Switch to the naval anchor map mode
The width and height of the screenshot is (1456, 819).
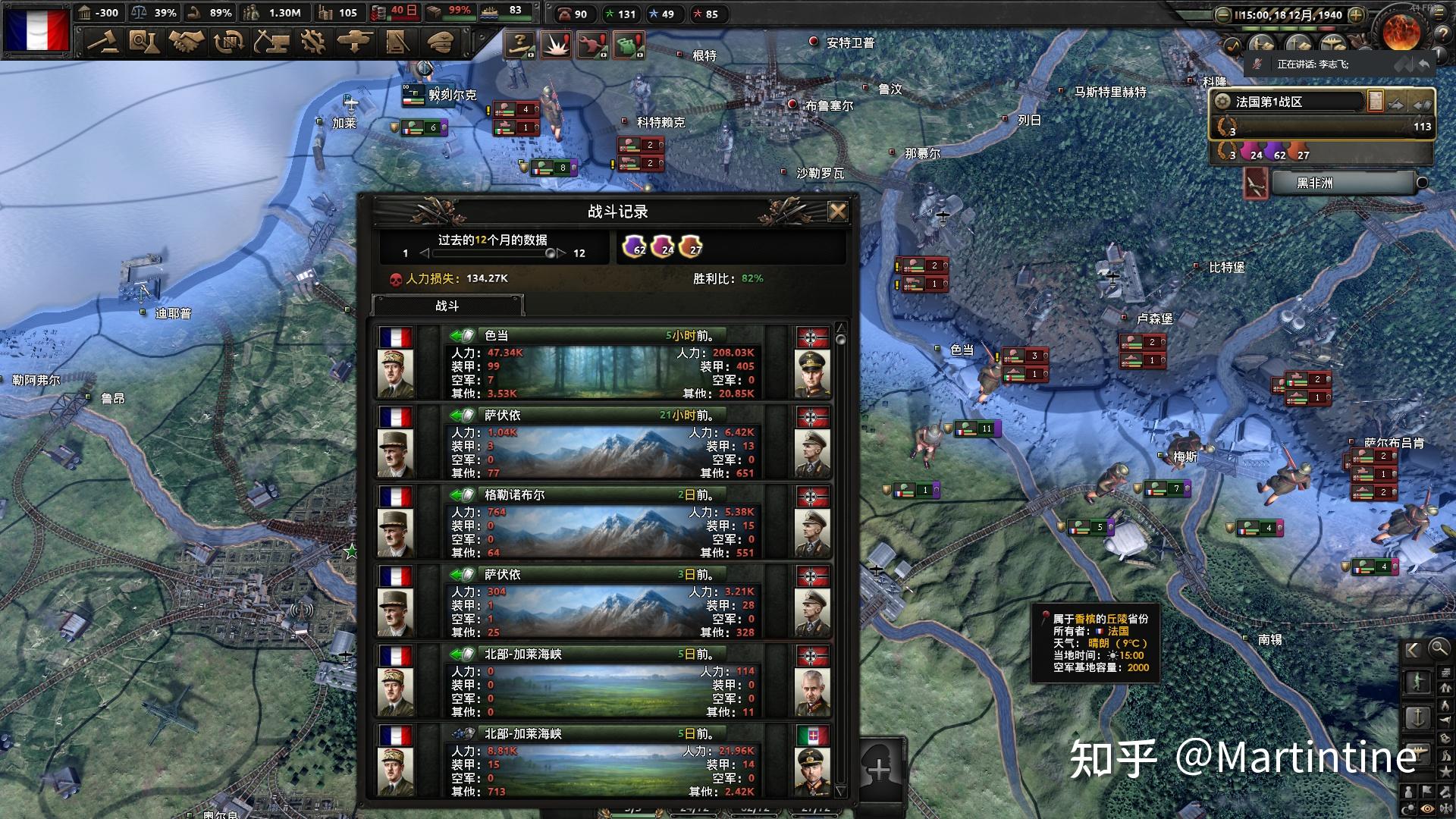pyautogui.click(x=1418, y=717)
